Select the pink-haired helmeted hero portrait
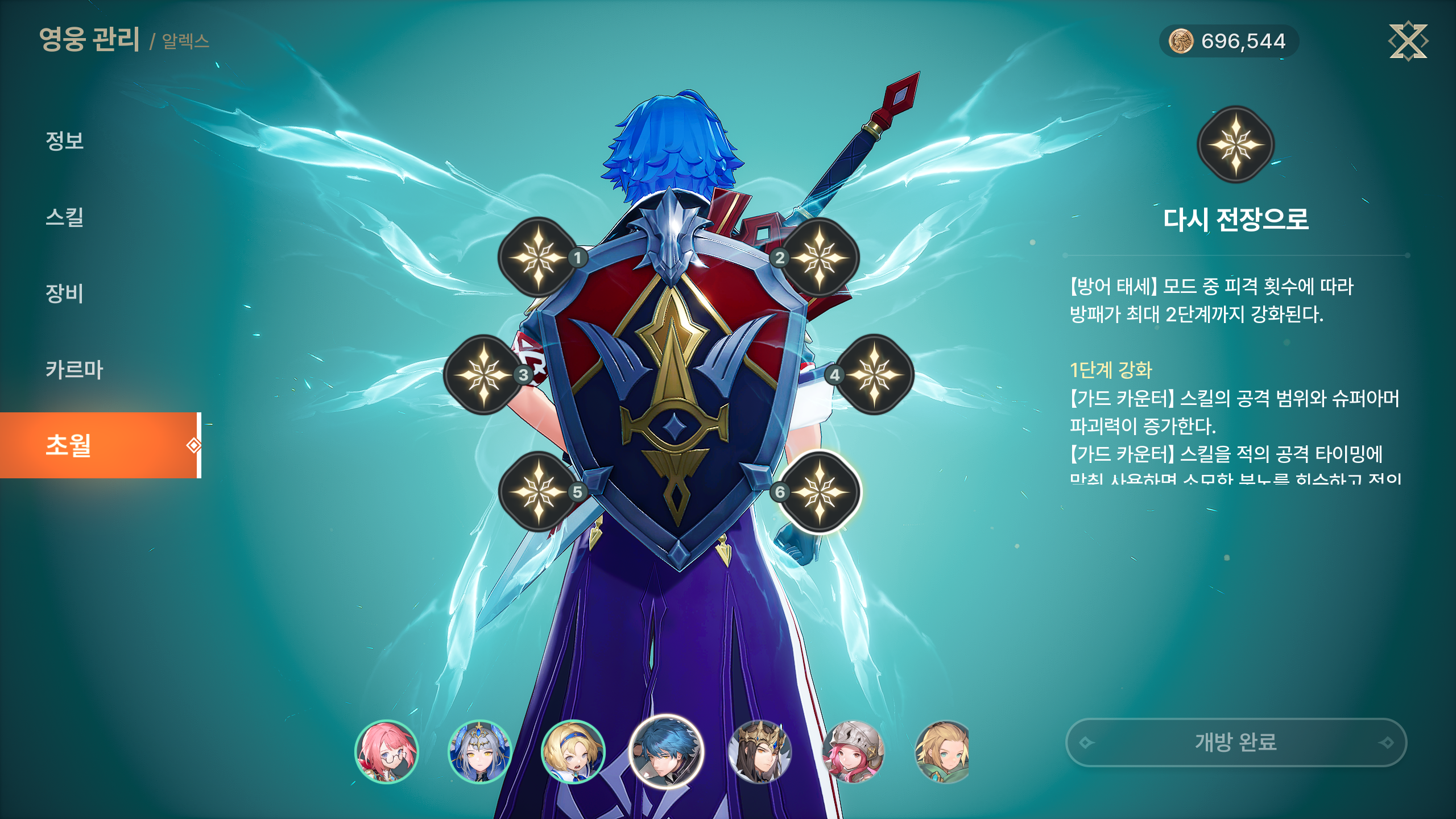 coord(853,752)
